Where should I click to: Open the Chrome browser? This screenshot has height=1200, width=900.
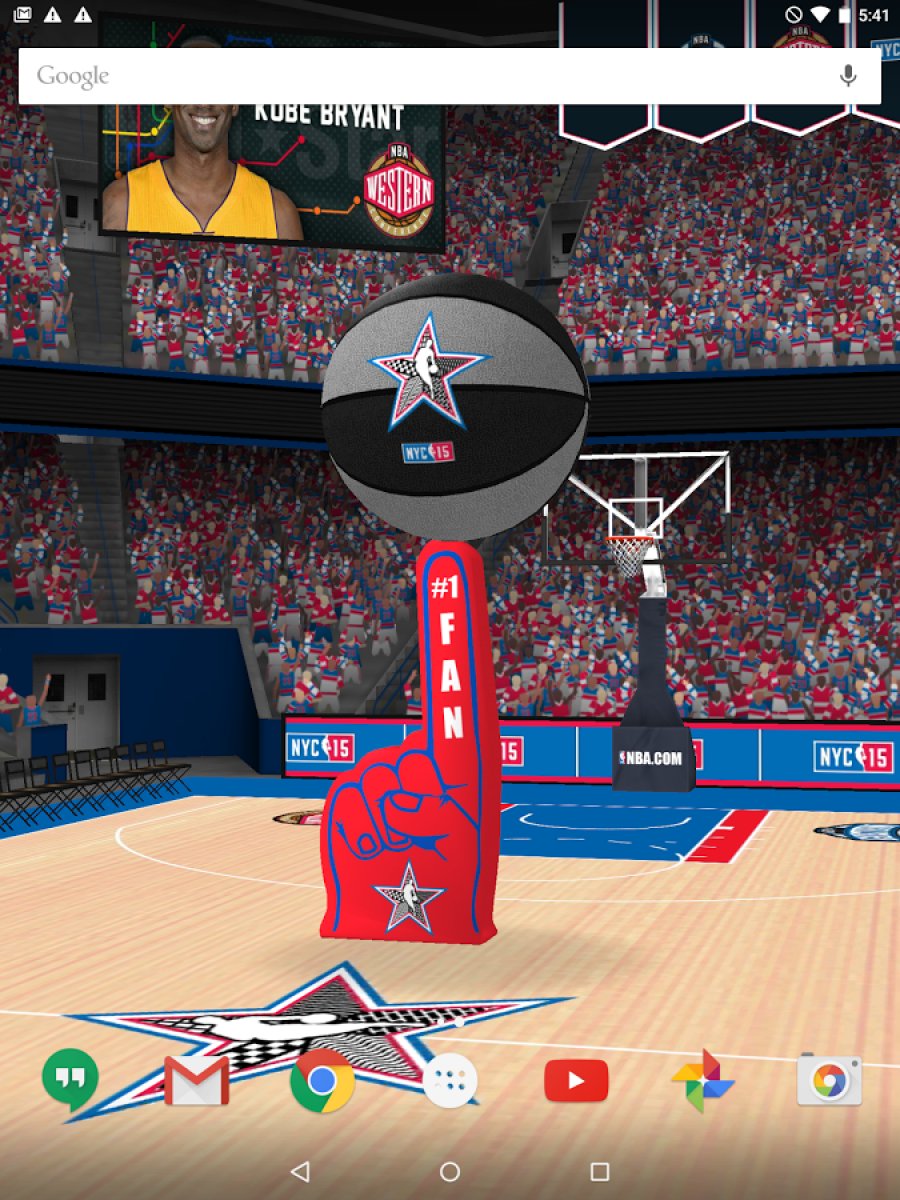click(x=322, y=1080)
